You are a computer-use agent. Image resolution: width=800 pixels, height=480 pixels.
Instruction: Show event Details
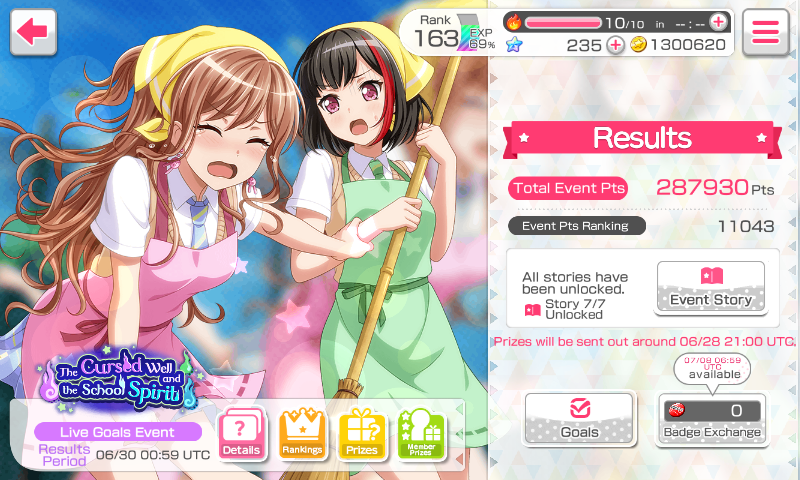pyautogui.click(x=241, y=434)
